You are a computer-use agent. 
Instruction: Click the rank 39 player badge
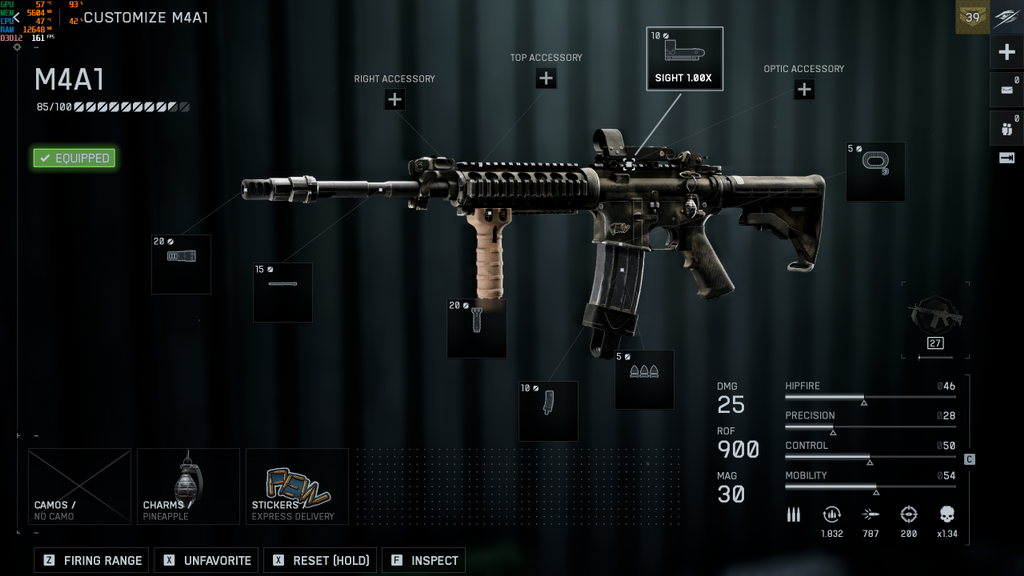point(972,17)
